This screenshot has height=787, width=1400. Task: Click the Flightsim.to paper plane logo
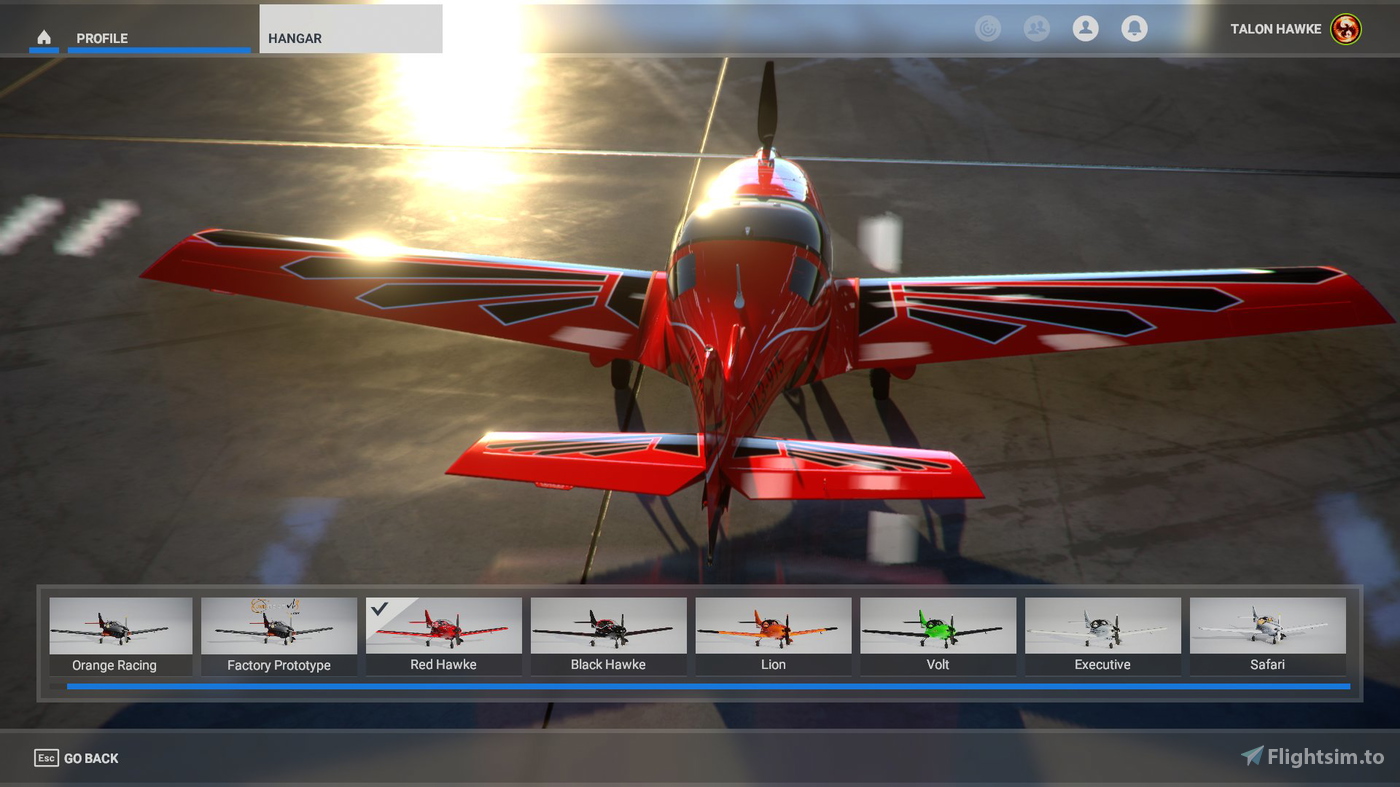click(1251, 757)
